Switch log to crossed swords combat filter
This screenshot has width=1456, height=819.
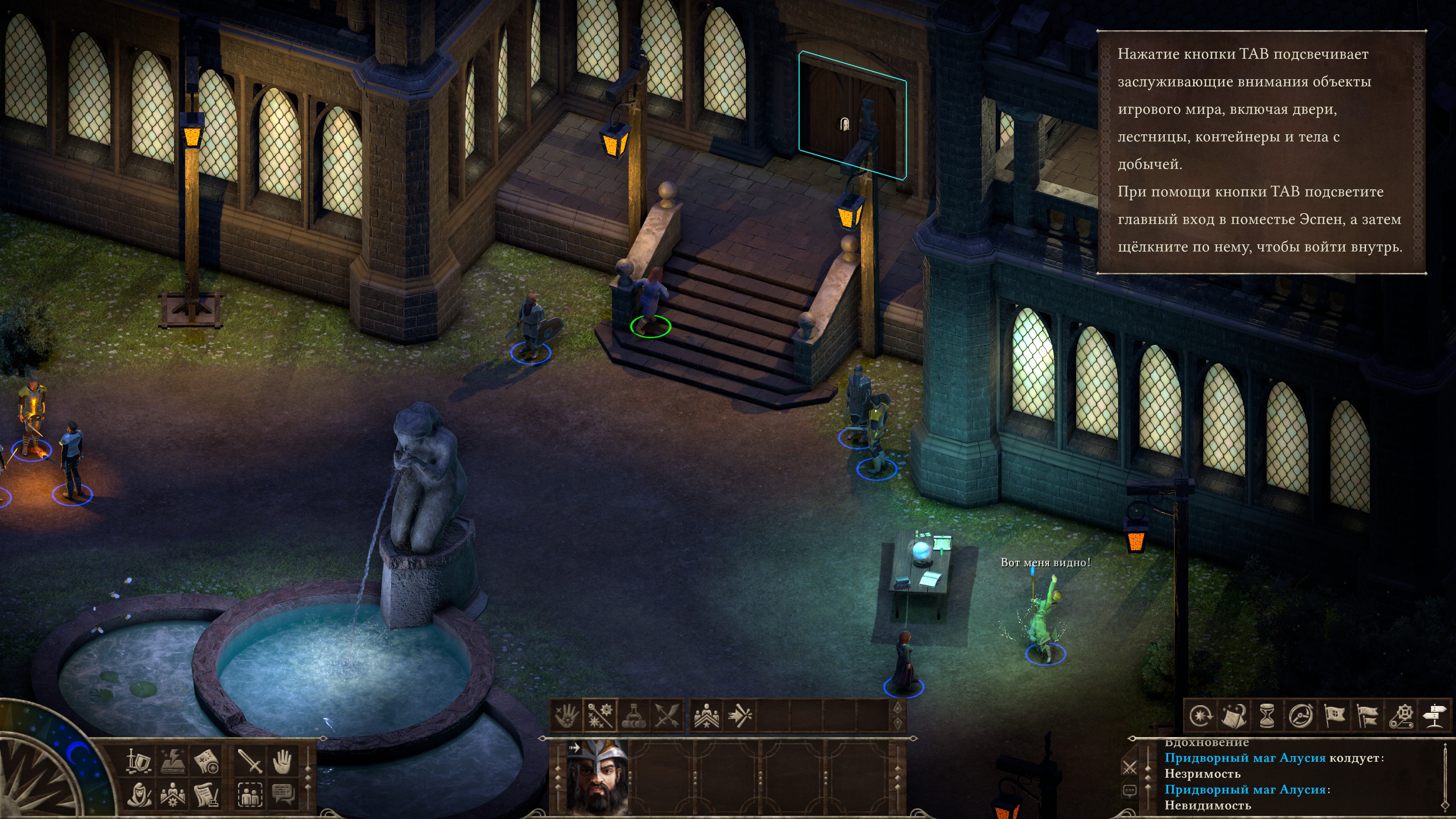[x=1129, y=767]
